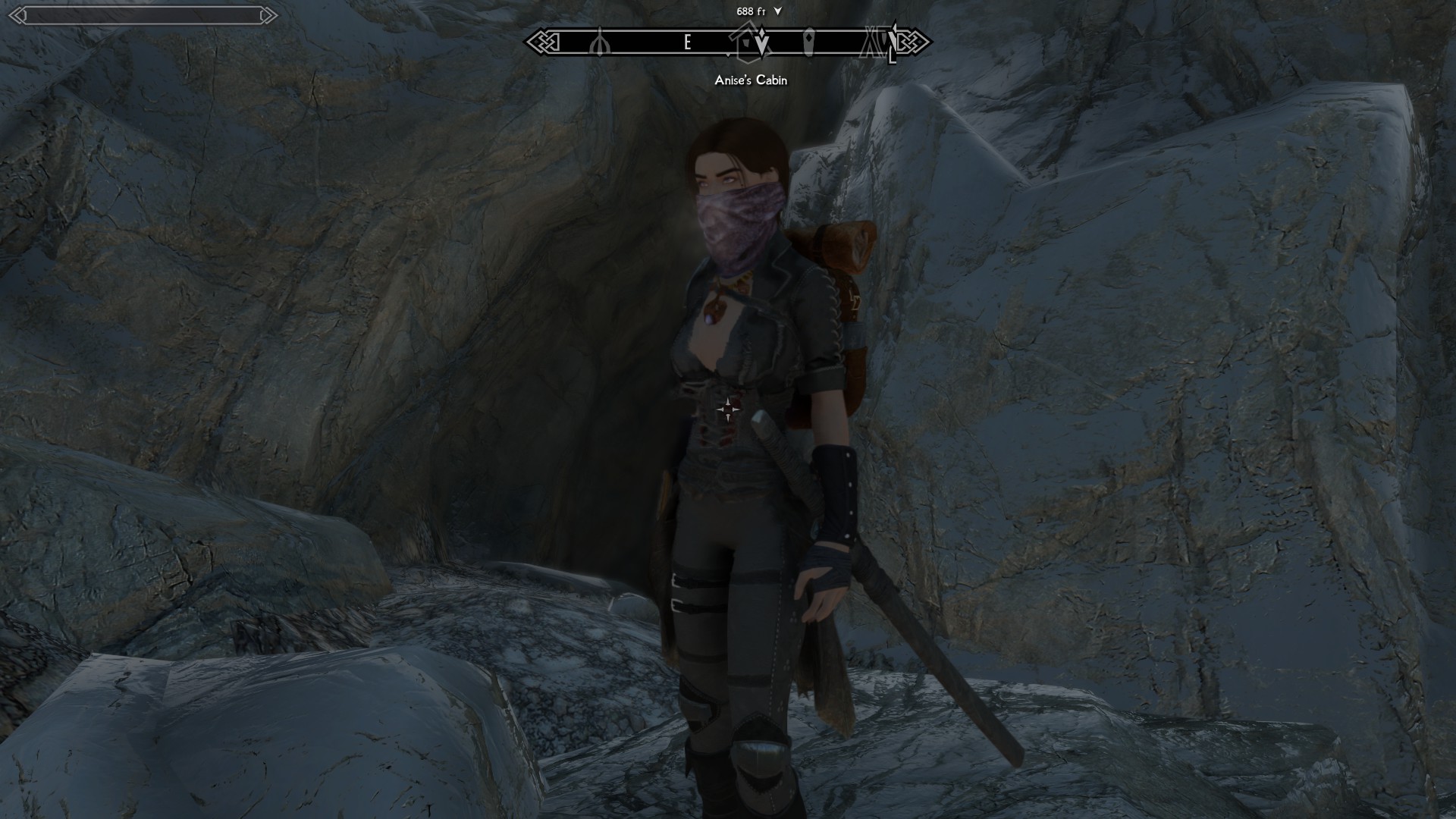Toggle the quest distance display reading 688 ft

tap(747, 11)
